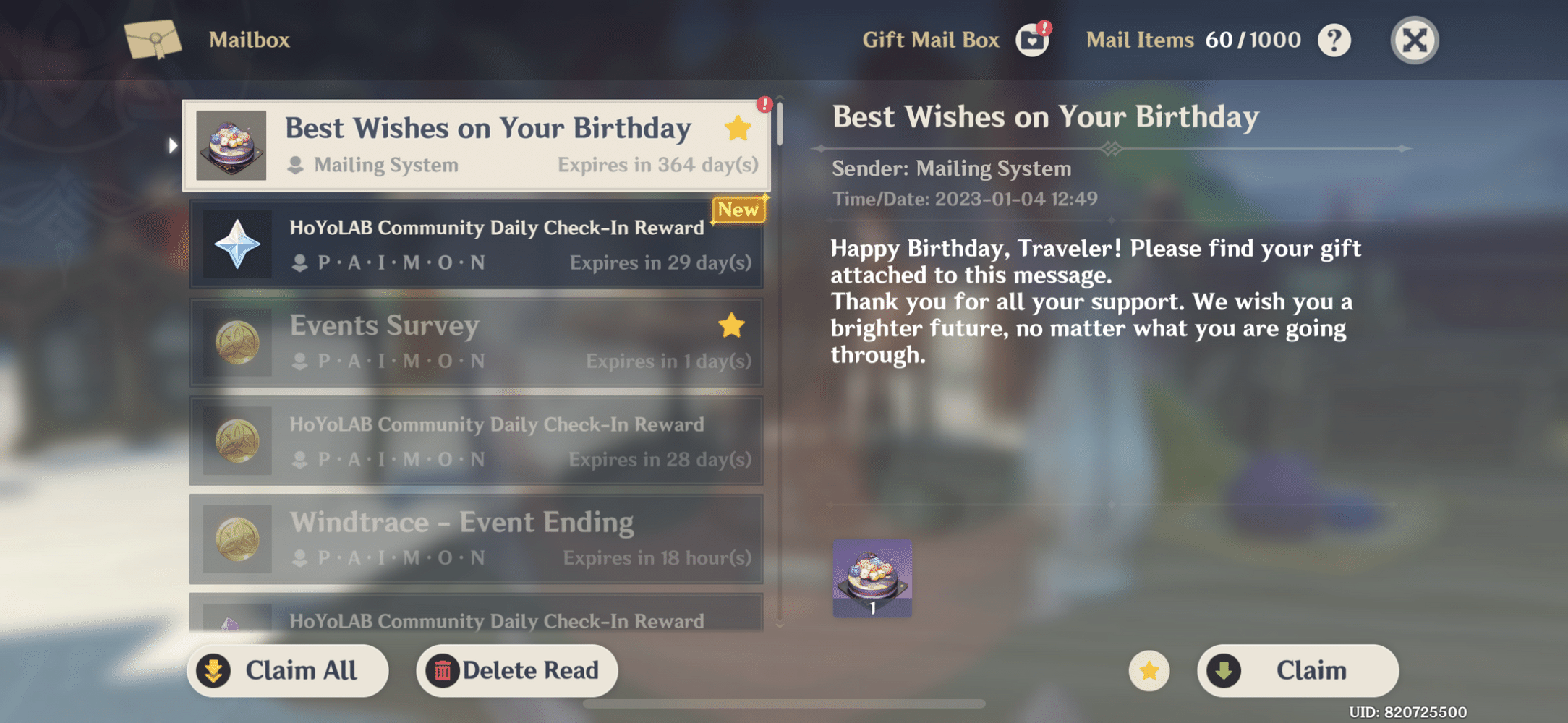The image size is (1568, 723).
Task: Toggle the star beside the Claim button
Action: [1150, 670]
